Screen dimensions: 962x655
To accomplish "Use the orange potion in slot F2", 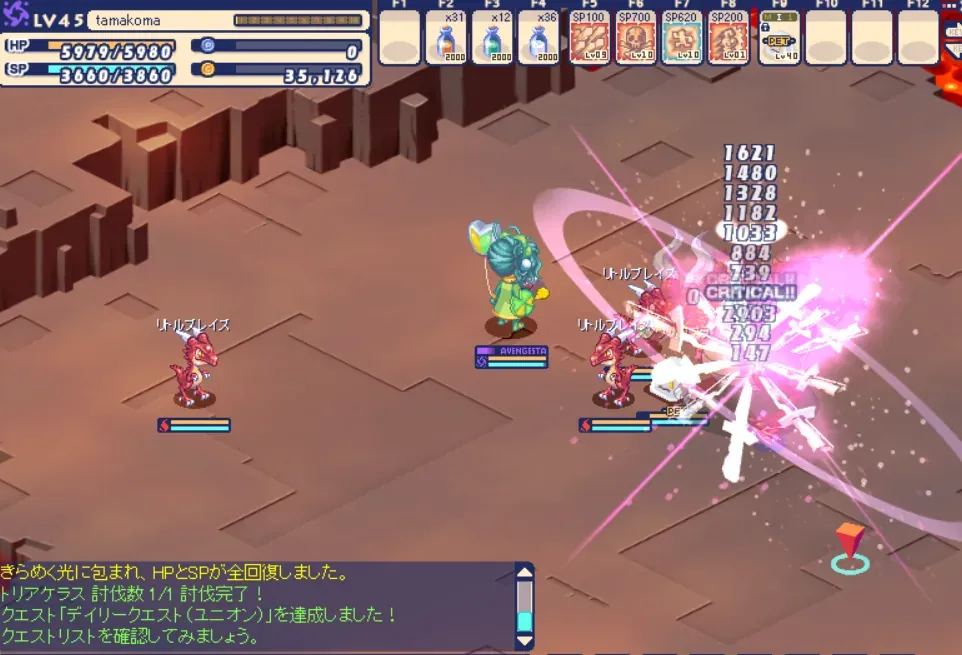I will point(445,40).
